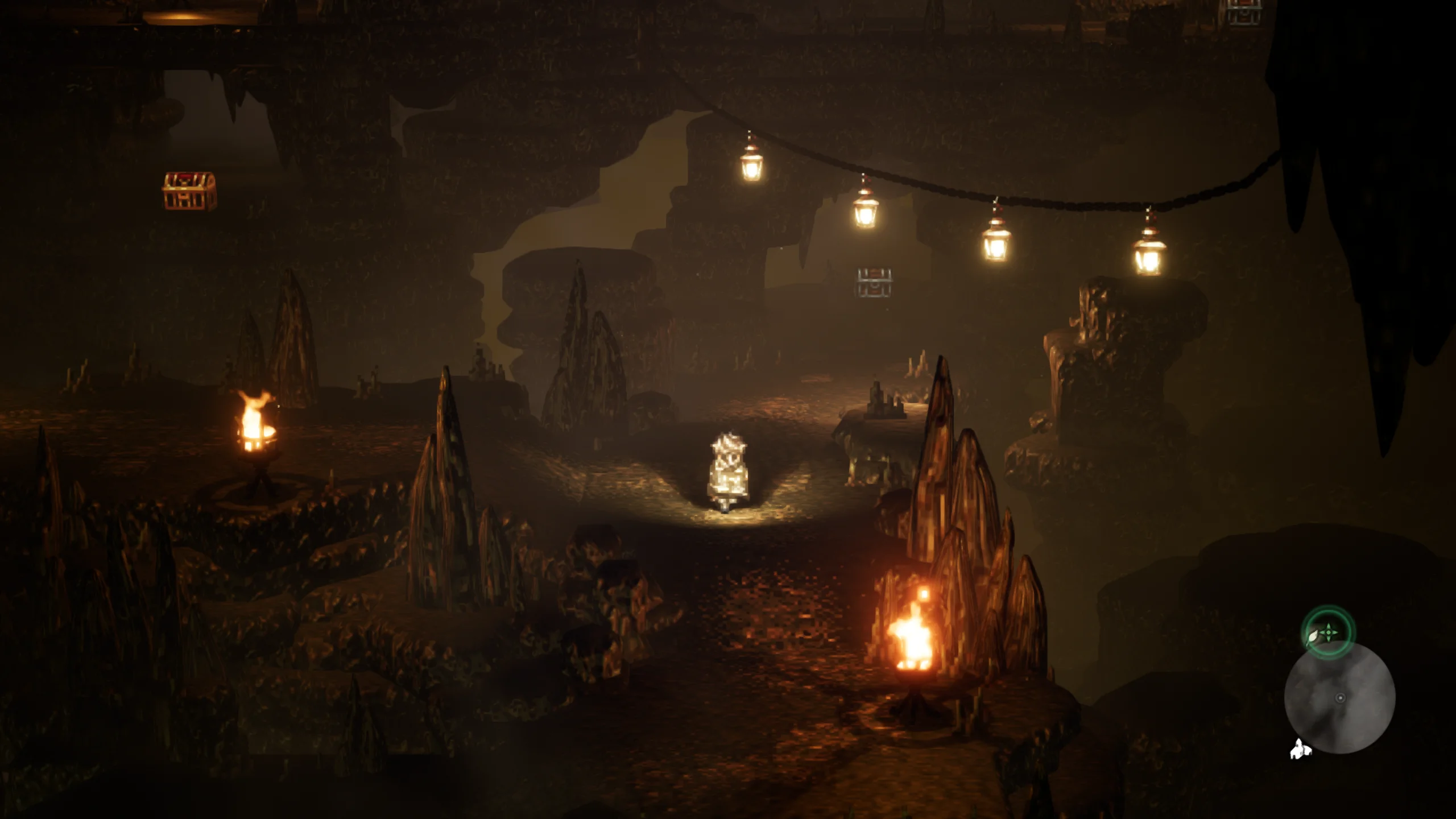Image resolution: width=1456 pixels, height=819 pixels.
Task: Open the circular grey minimap
Action: 1339,698
